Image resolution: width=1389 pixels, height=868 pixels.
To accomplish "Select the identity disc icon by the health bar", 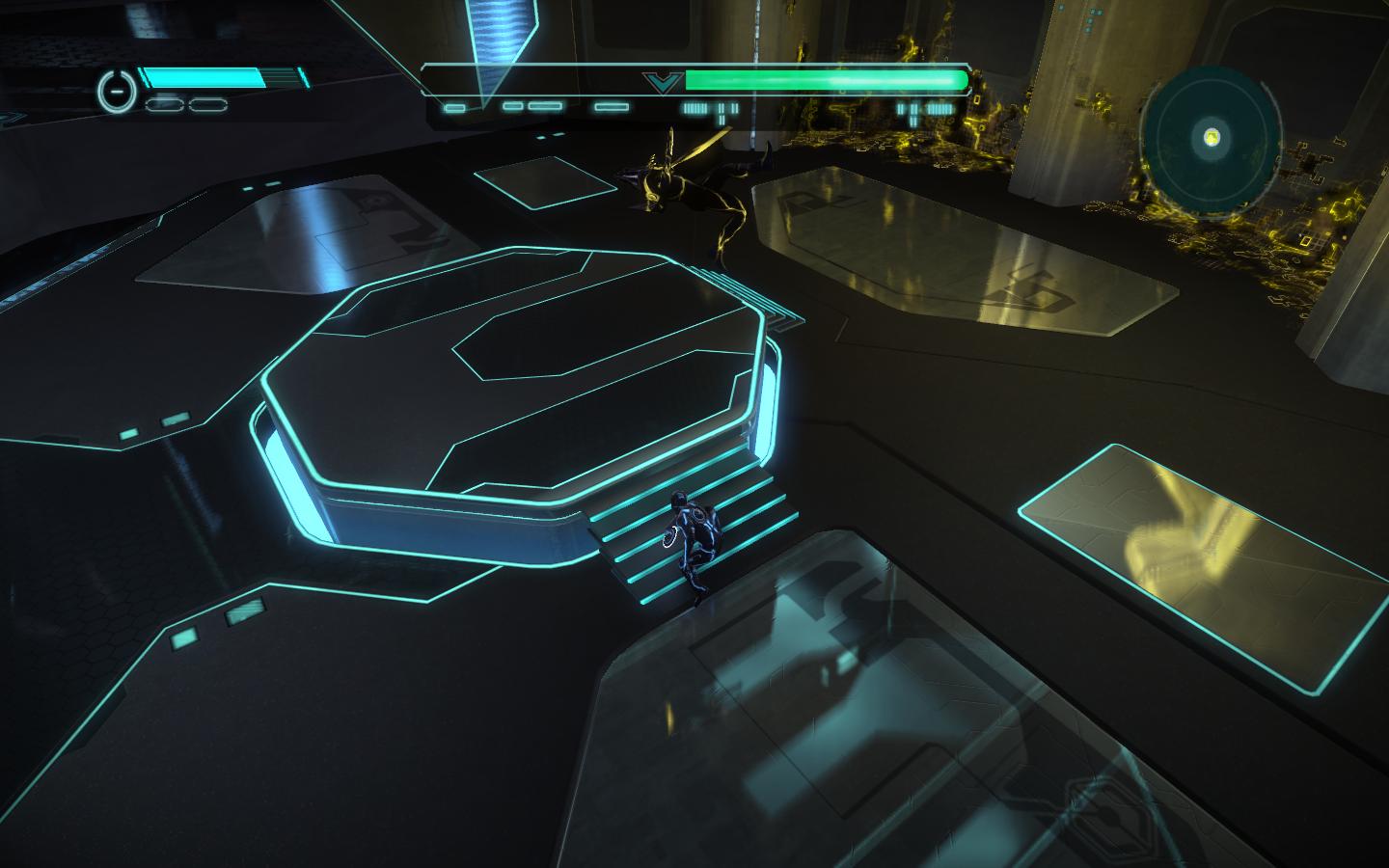I will point(115,92).
